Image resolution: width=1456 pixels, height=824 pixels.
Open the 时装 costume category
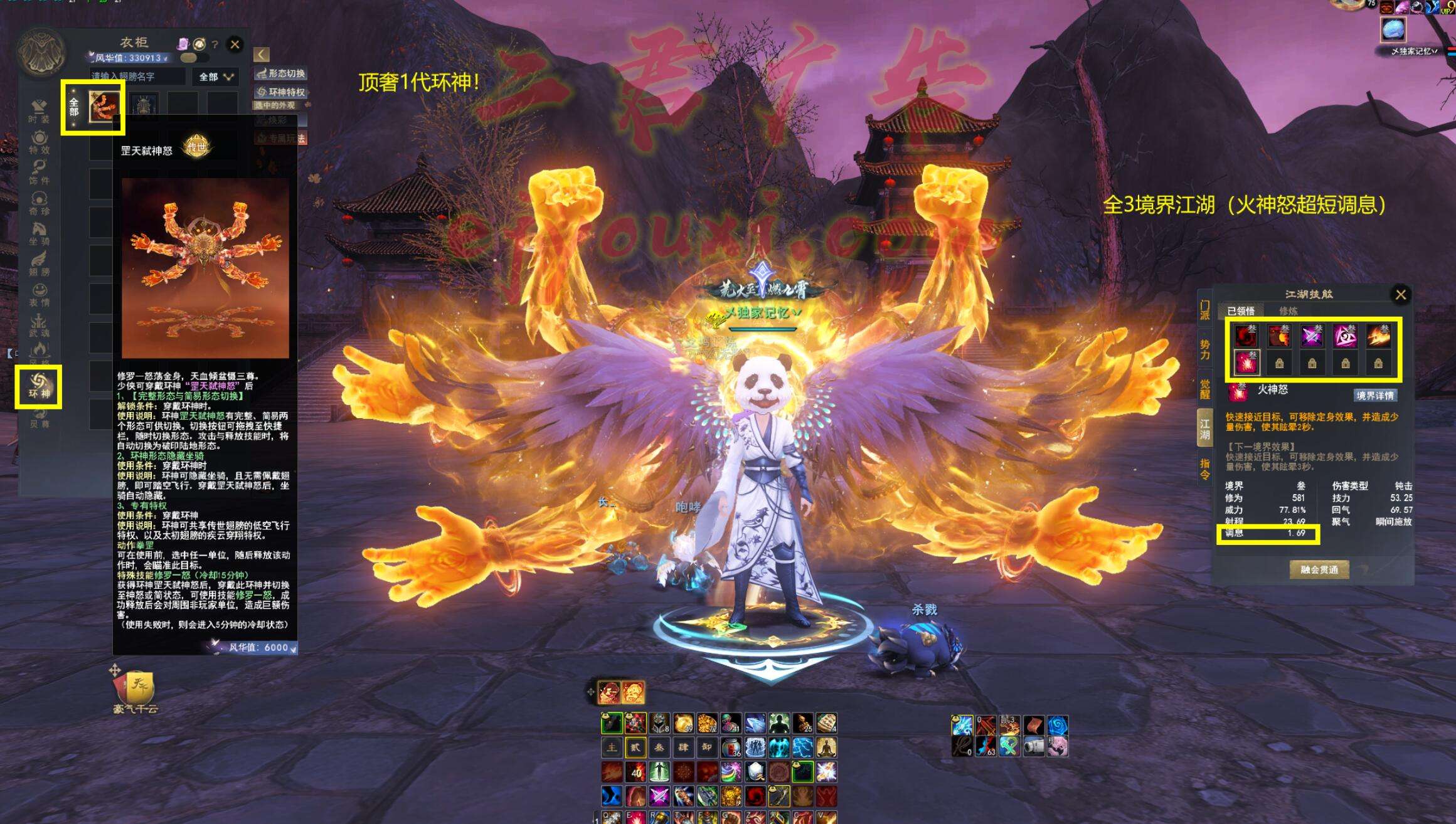pos(39,111)
